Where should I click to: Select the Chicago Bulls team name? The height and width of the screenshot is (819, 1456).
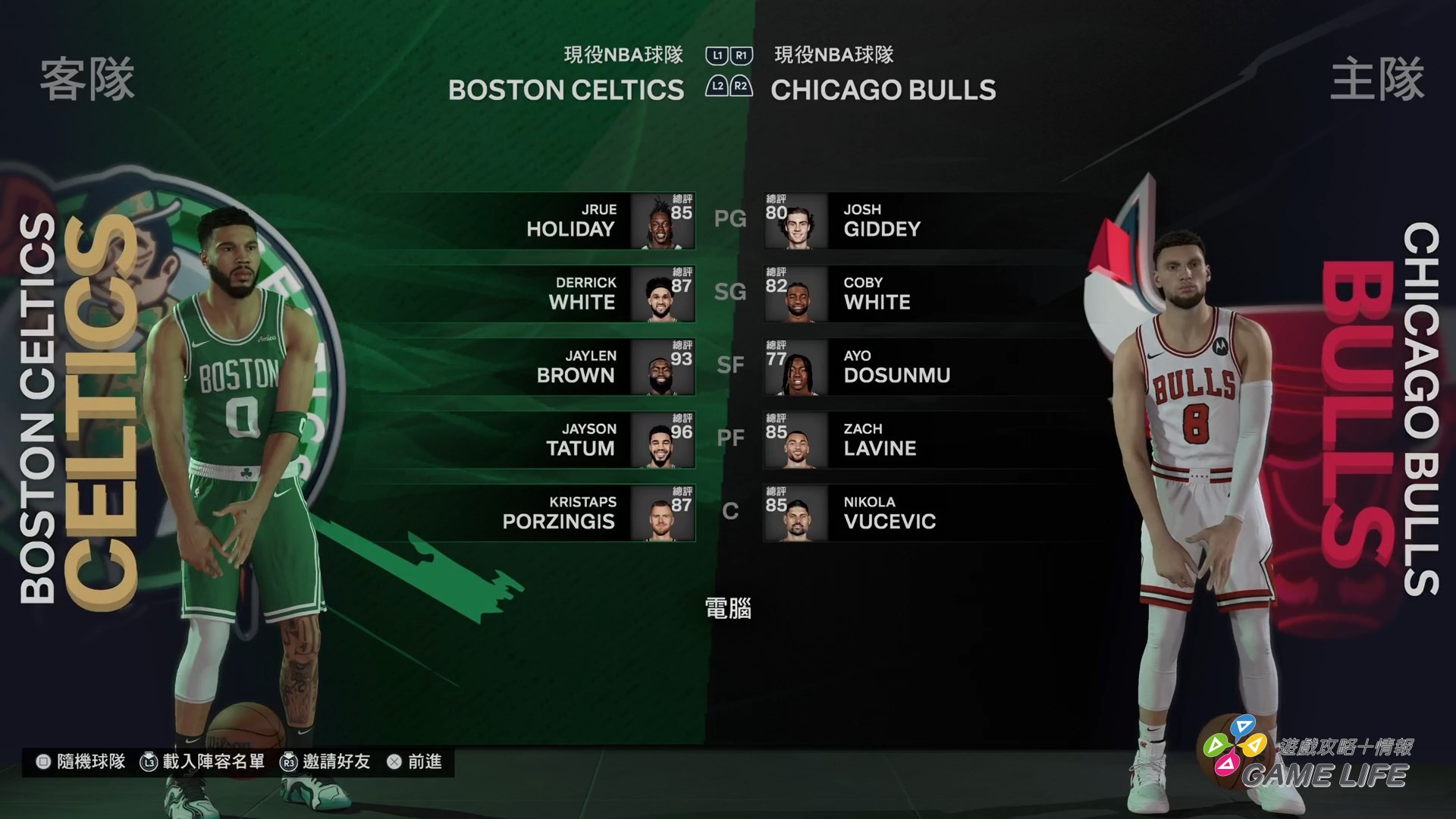883,90
